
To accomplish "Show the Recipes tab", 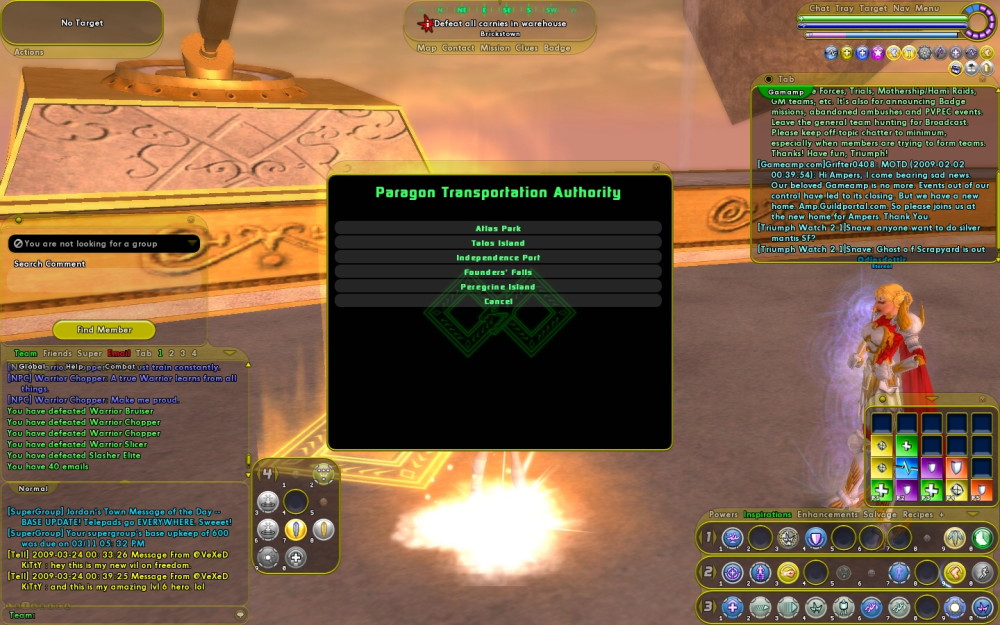I will (x=918, y=515).
